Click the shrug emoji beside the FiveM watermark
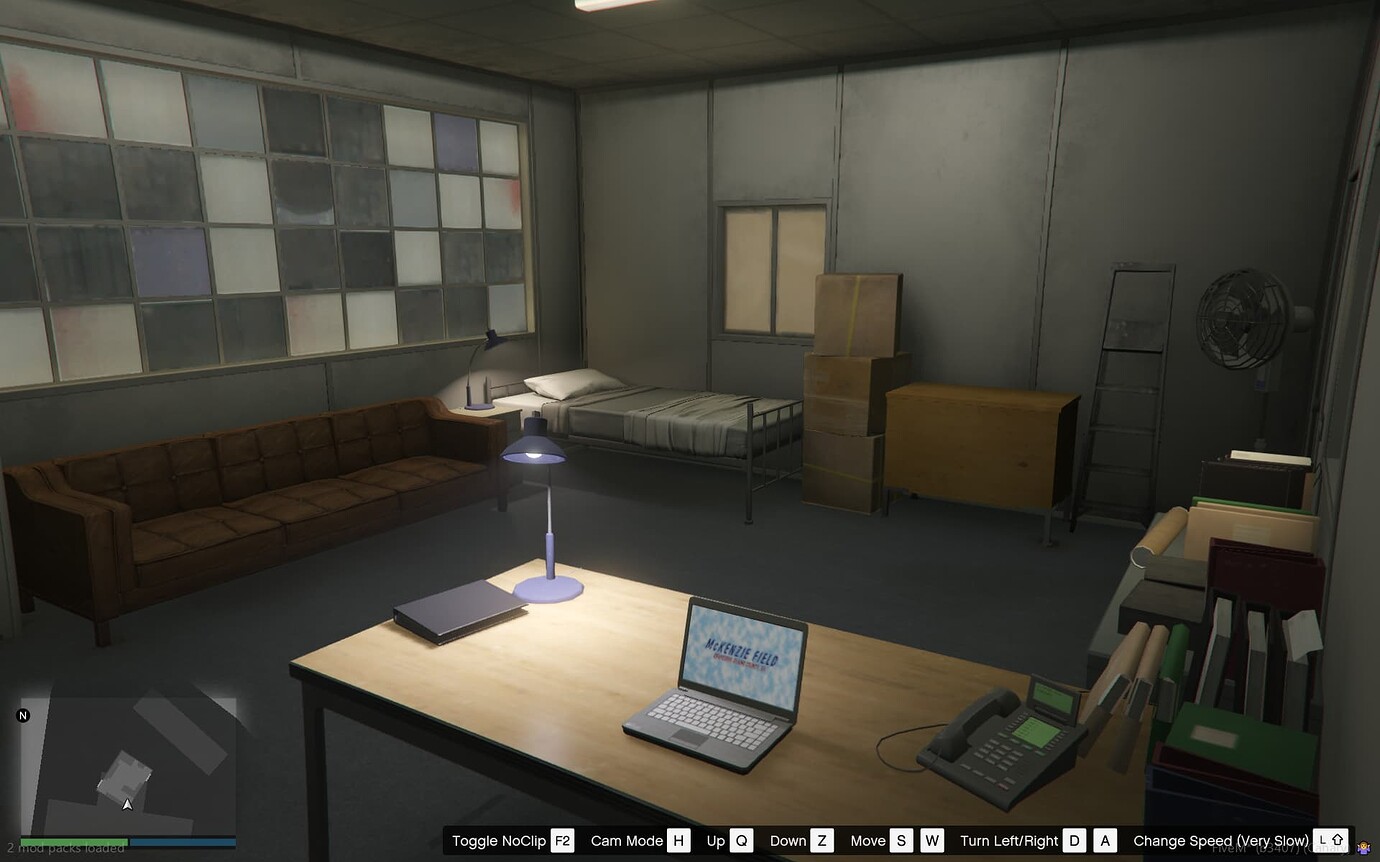1380x862 pixels. tap(1364, 846)
